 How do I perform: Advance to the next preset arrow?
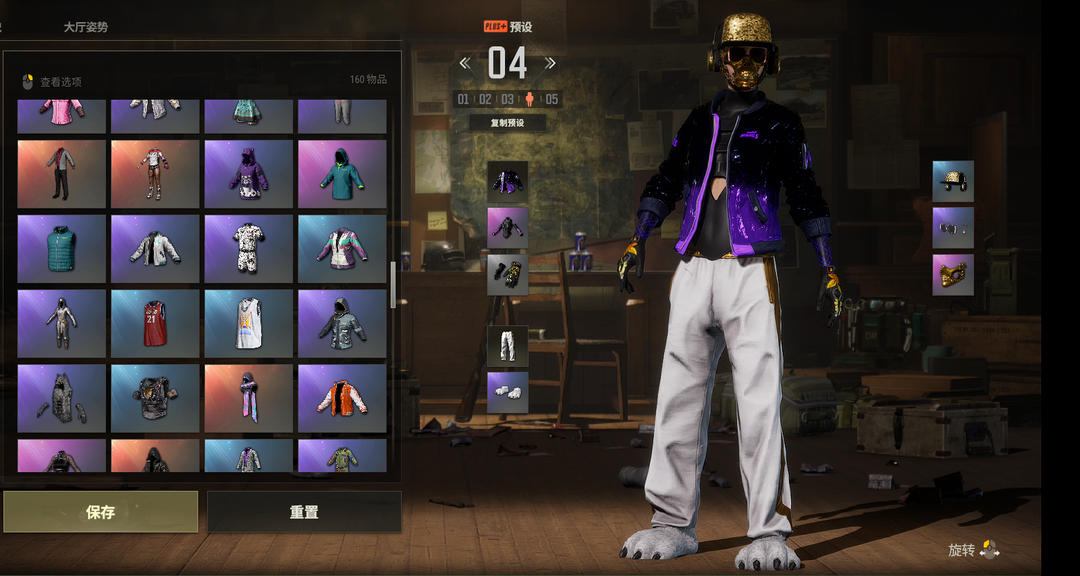click(x=550, y=63)
